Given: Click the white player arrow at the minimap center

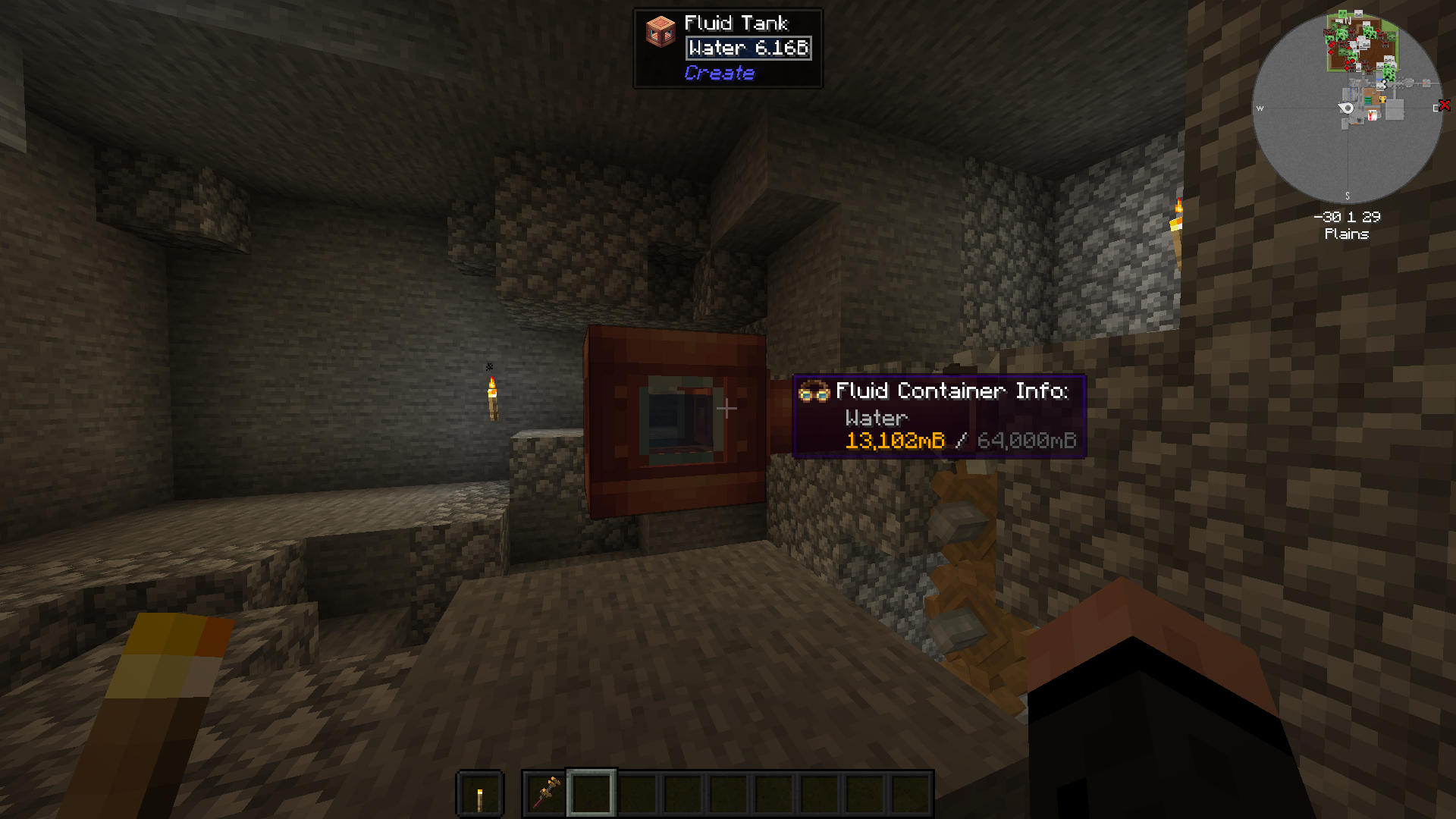Looking at the screenshot, I should (1345, 108).
